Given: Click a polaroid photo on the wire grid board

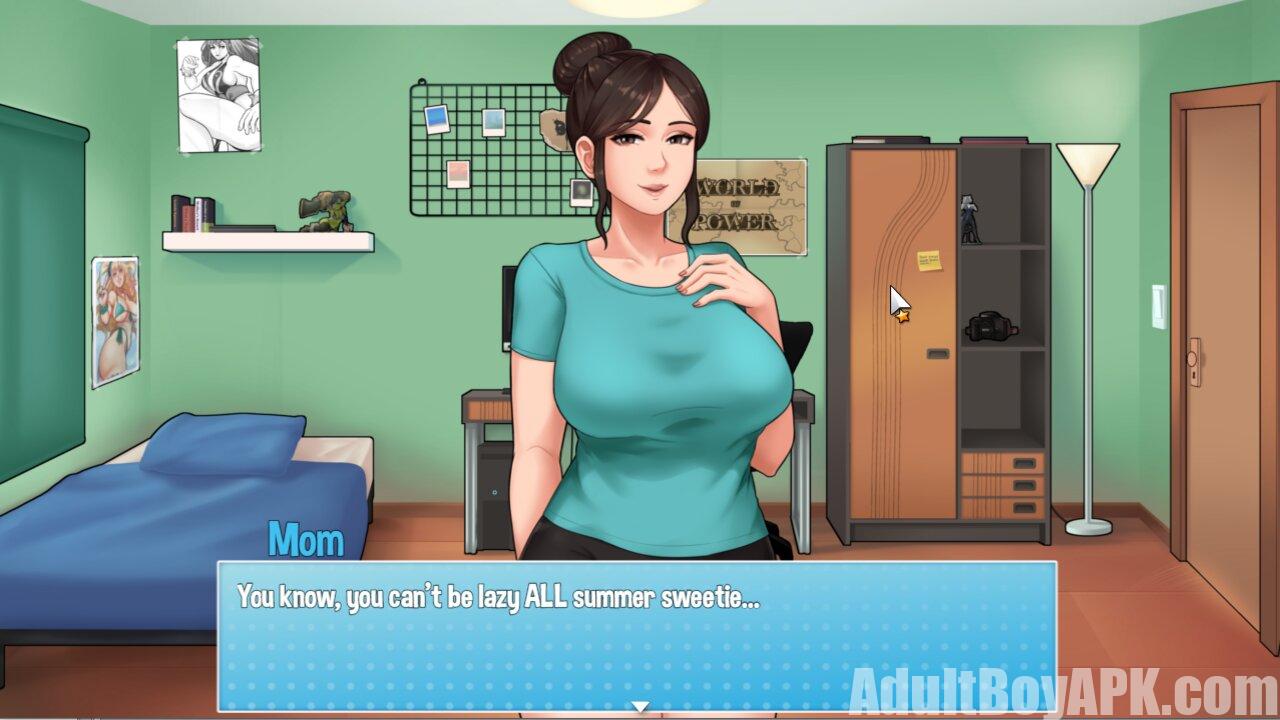Looking at the screenshot, I should [x=437, y=118].
